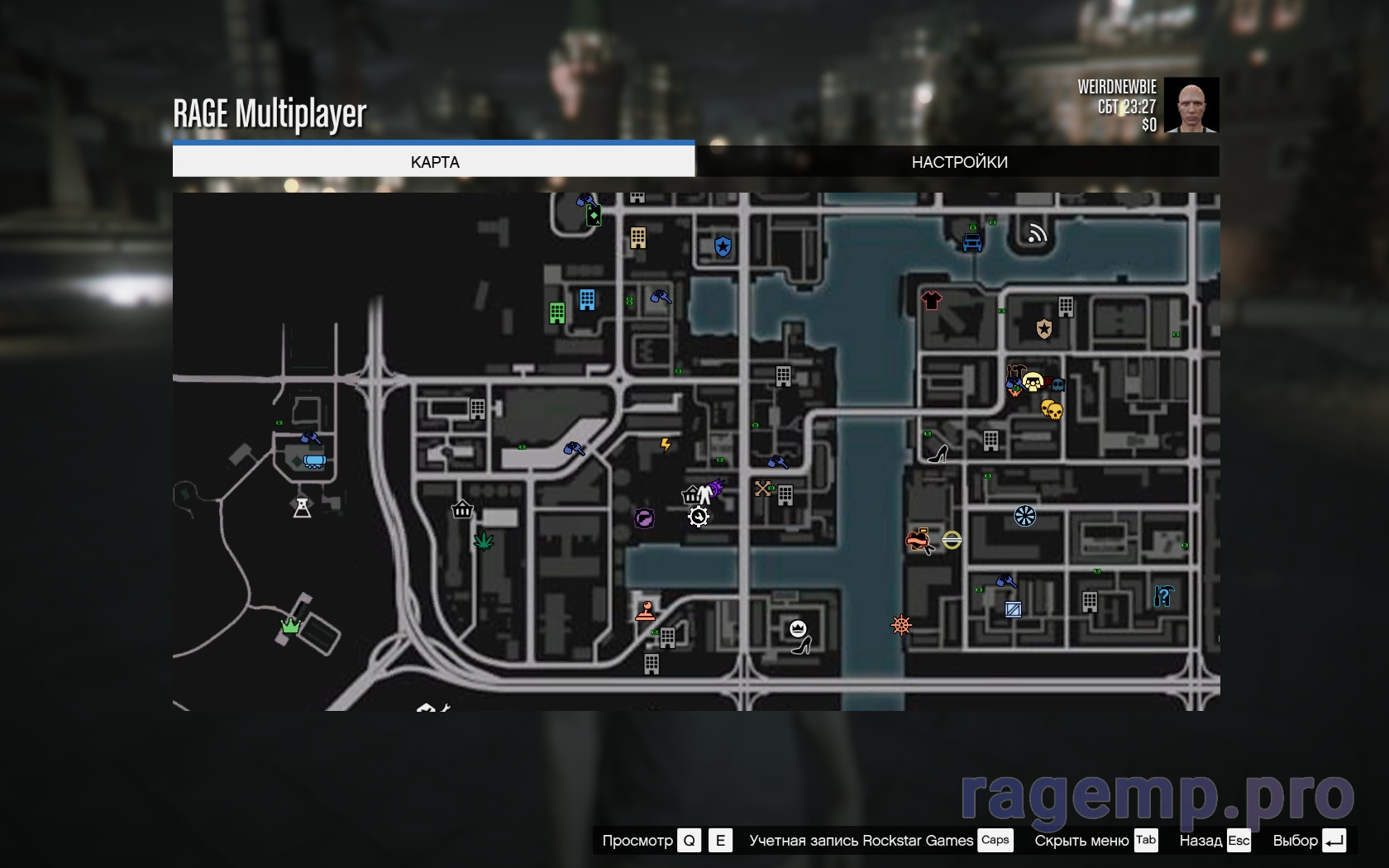This screenshot has height=868, width=1389.
Task: Click the blue question mark marker
Action: (1163, 595)
